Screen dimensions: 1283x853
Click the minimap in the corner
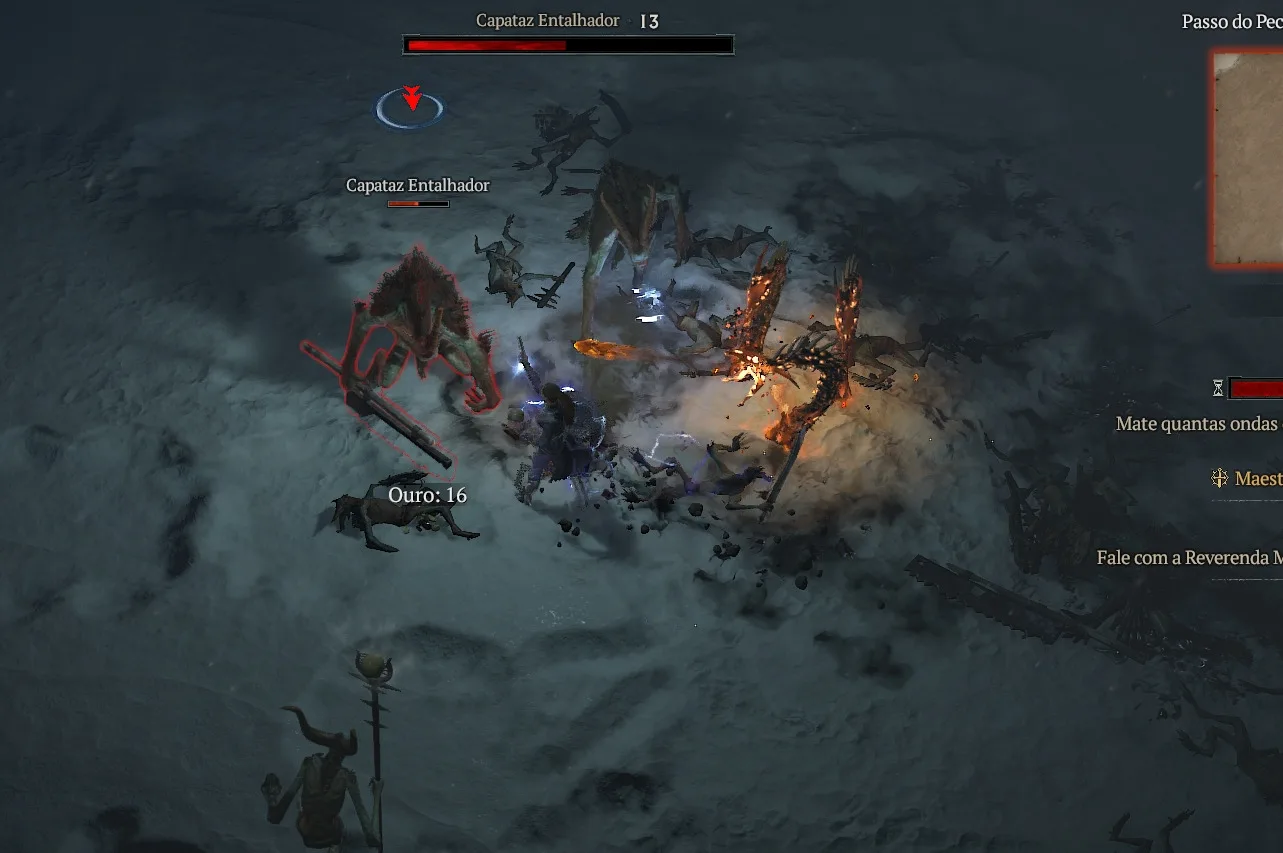coord(1247,158)
